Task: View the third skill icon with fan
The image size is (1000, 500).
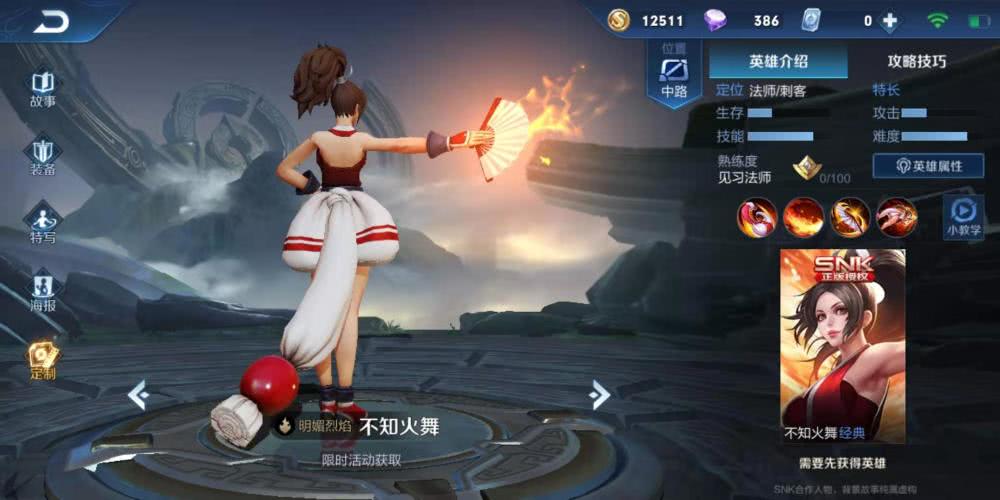Action: coord(850,217)
